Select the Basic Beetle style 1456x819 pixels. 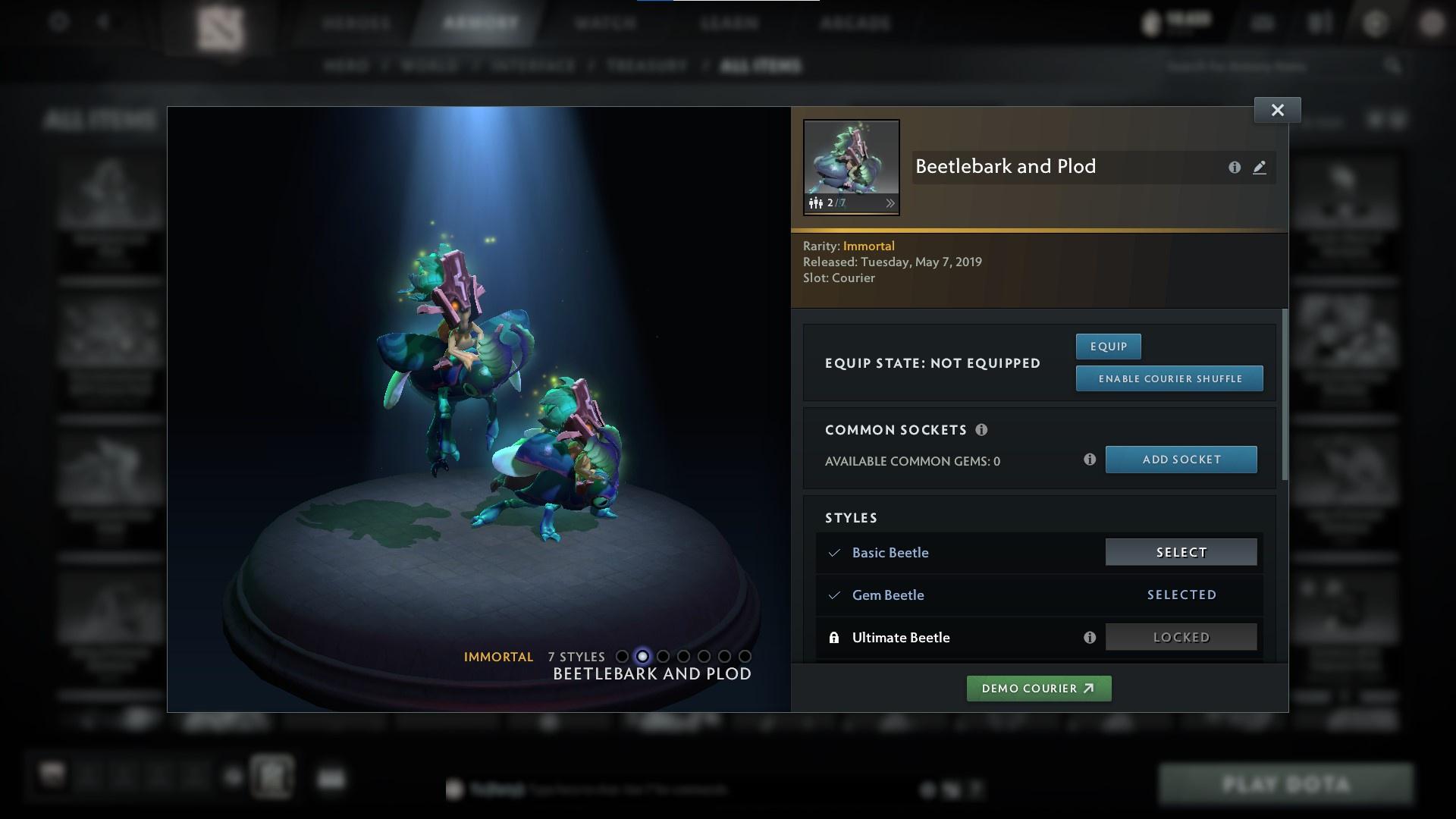pos(1180,552)
